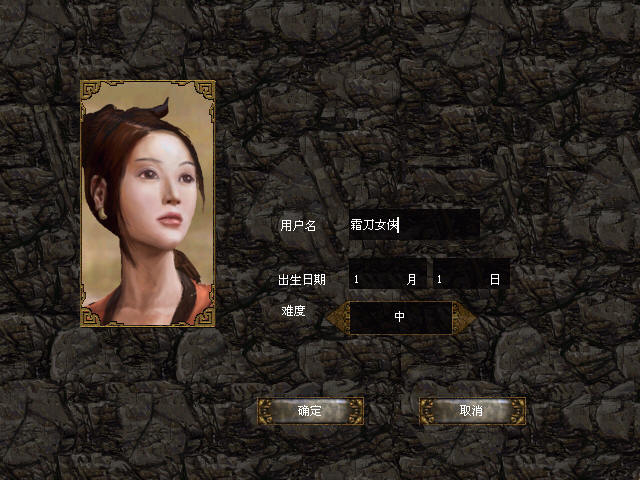This screenshot has height=480, width=640.
Task: Focus the 用户名 username text field
Action: click(x=413, y=224)
